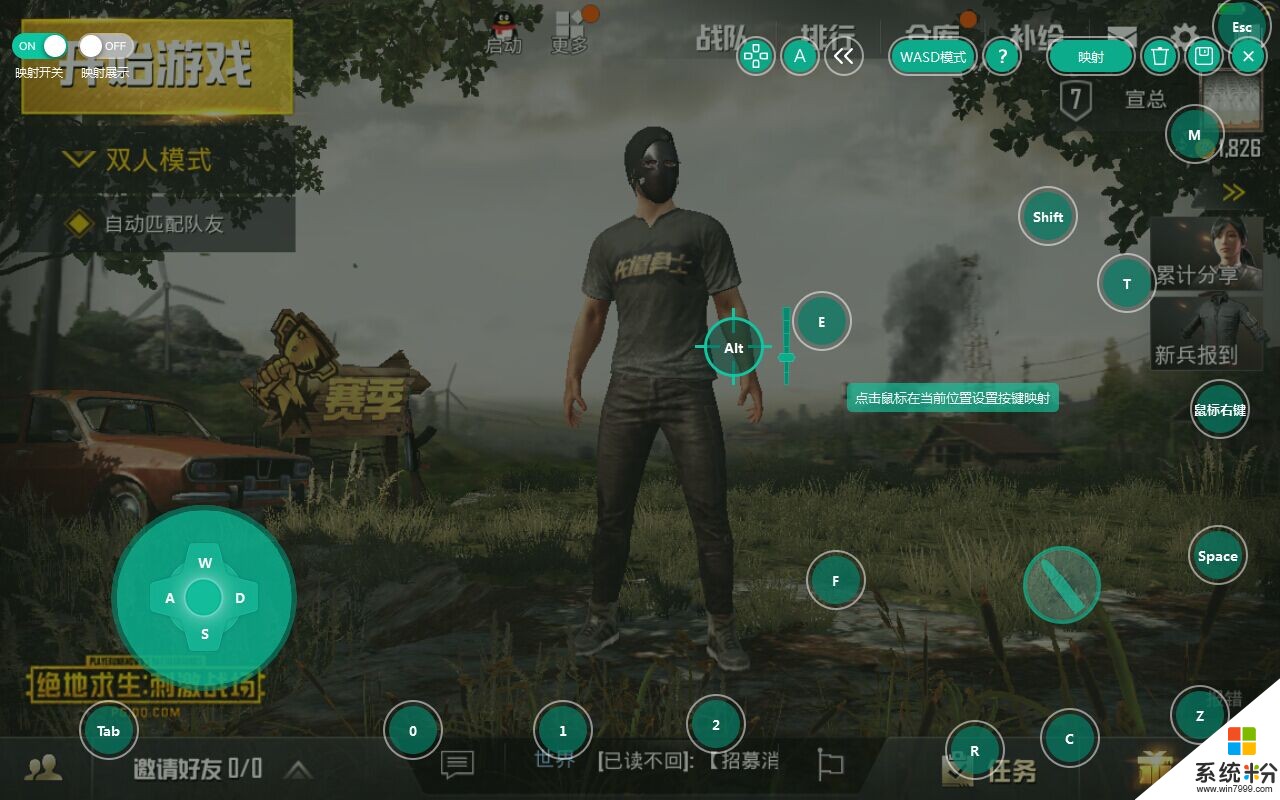
Task: Click the Esc key mapping circle
Action: point(1240,27)
